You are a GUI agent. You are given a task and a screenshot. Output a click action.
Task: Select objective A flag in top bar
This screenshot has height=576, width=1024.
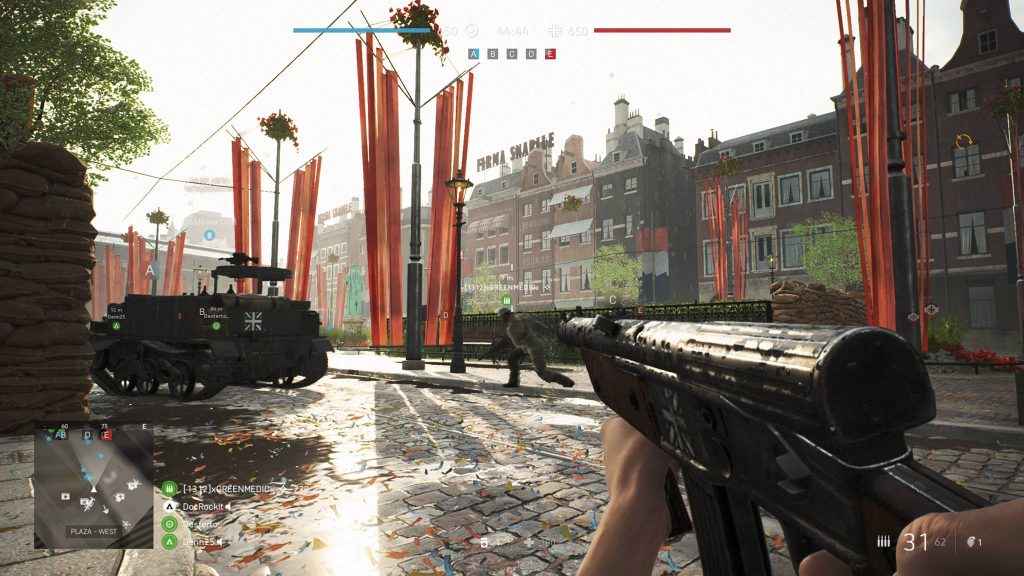point(474,54)
